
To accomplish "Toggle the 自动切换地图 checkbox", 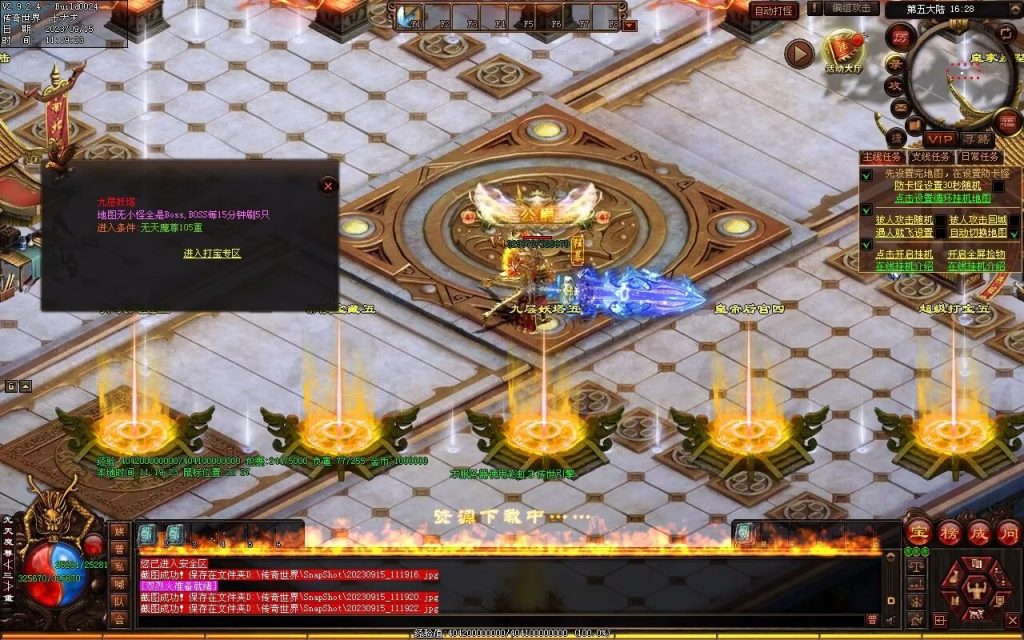I will click(1014, 232).
